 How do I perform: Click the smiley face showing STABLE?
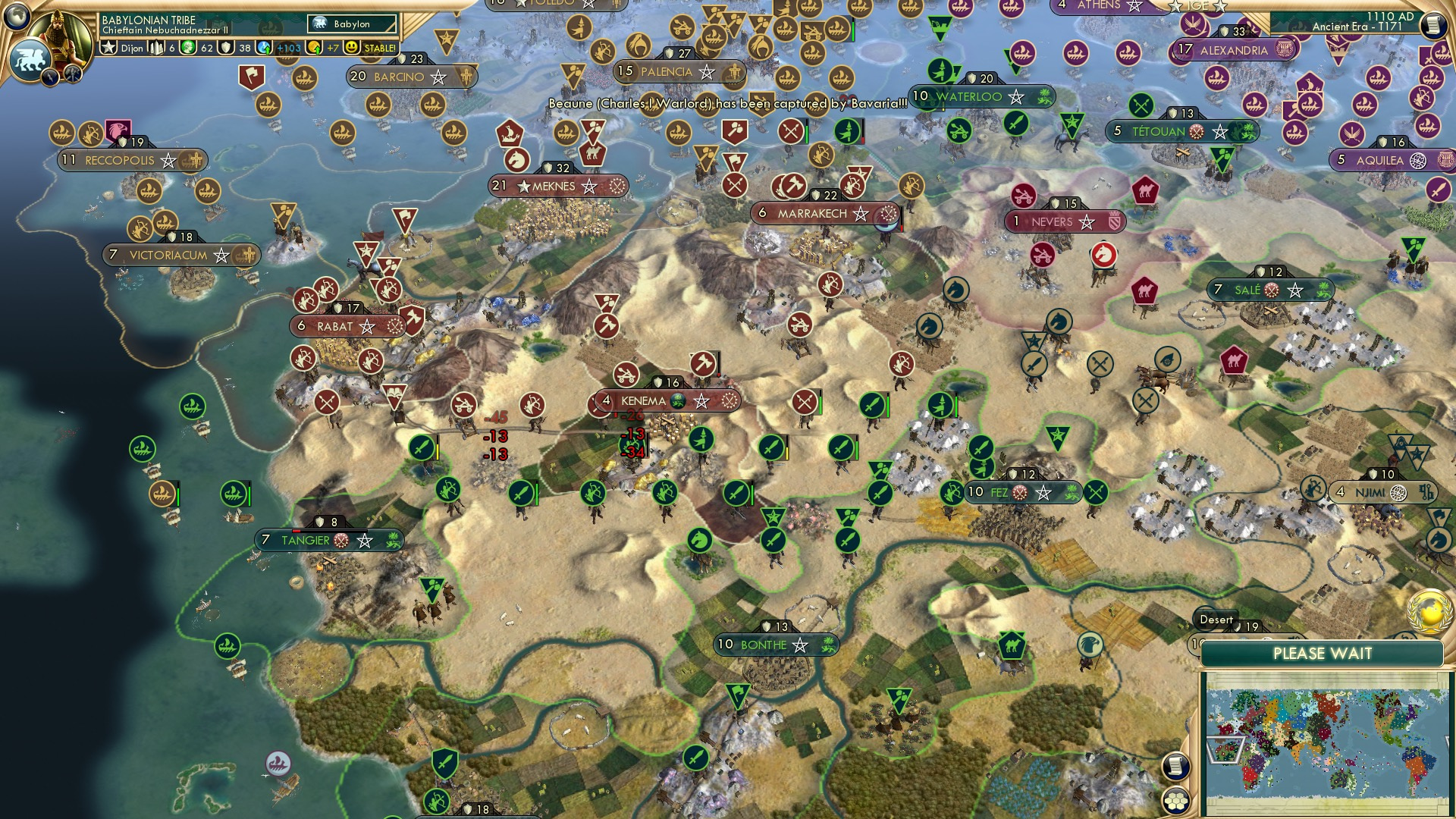click(353, 47)
